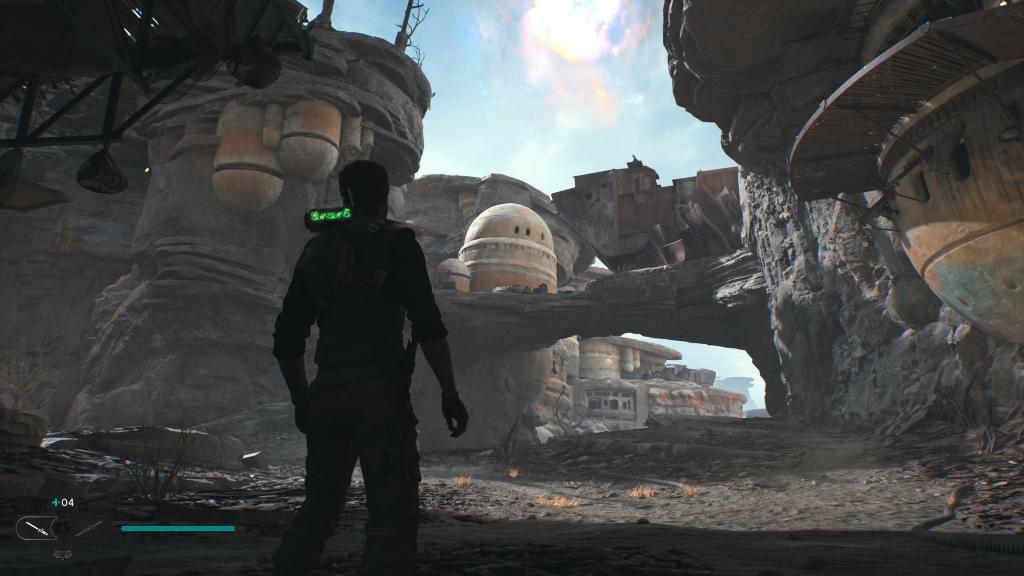The image size is (1024, 576).
Task: Select the single-blade lightsaber stance icon
Action: click(36, 527)
